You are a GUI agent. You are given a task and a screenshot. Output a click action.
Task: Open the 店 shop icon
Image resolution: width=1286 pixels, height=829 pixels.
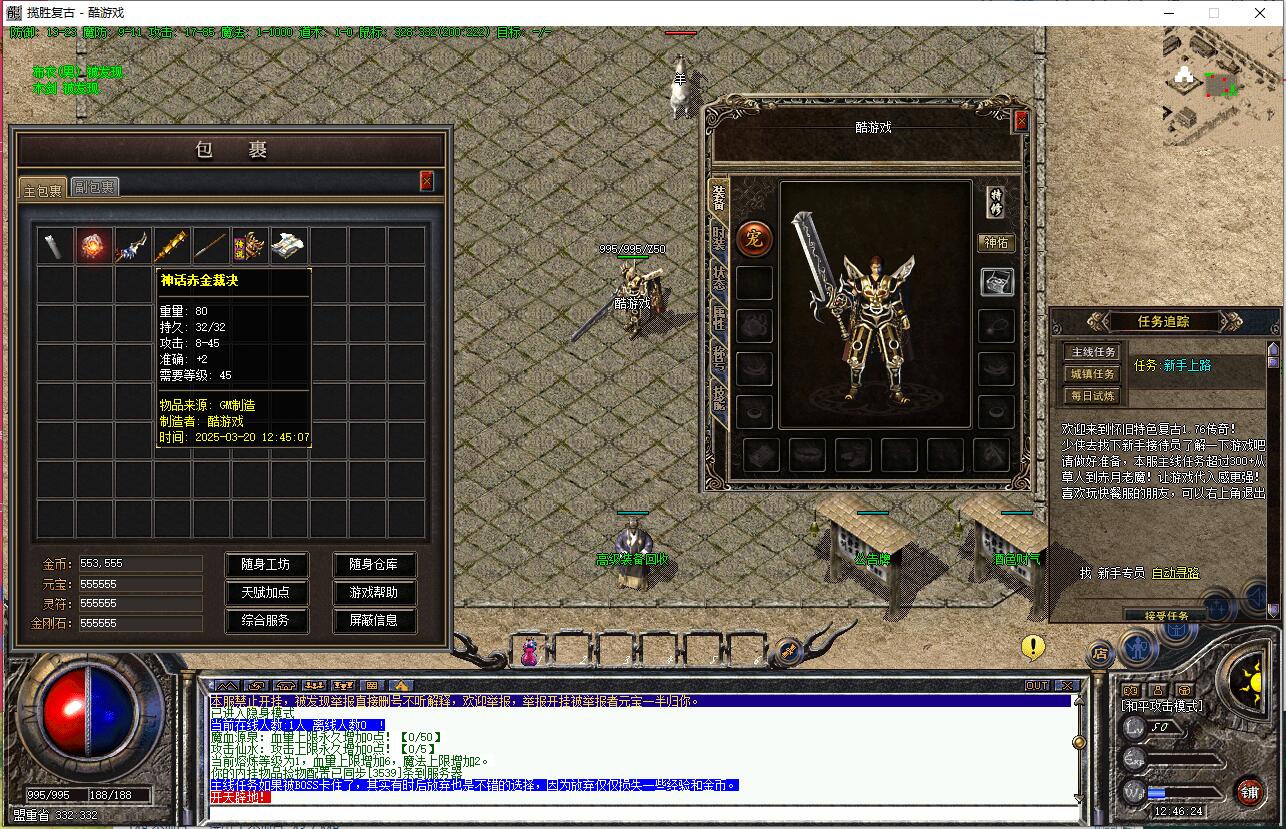1100,655
